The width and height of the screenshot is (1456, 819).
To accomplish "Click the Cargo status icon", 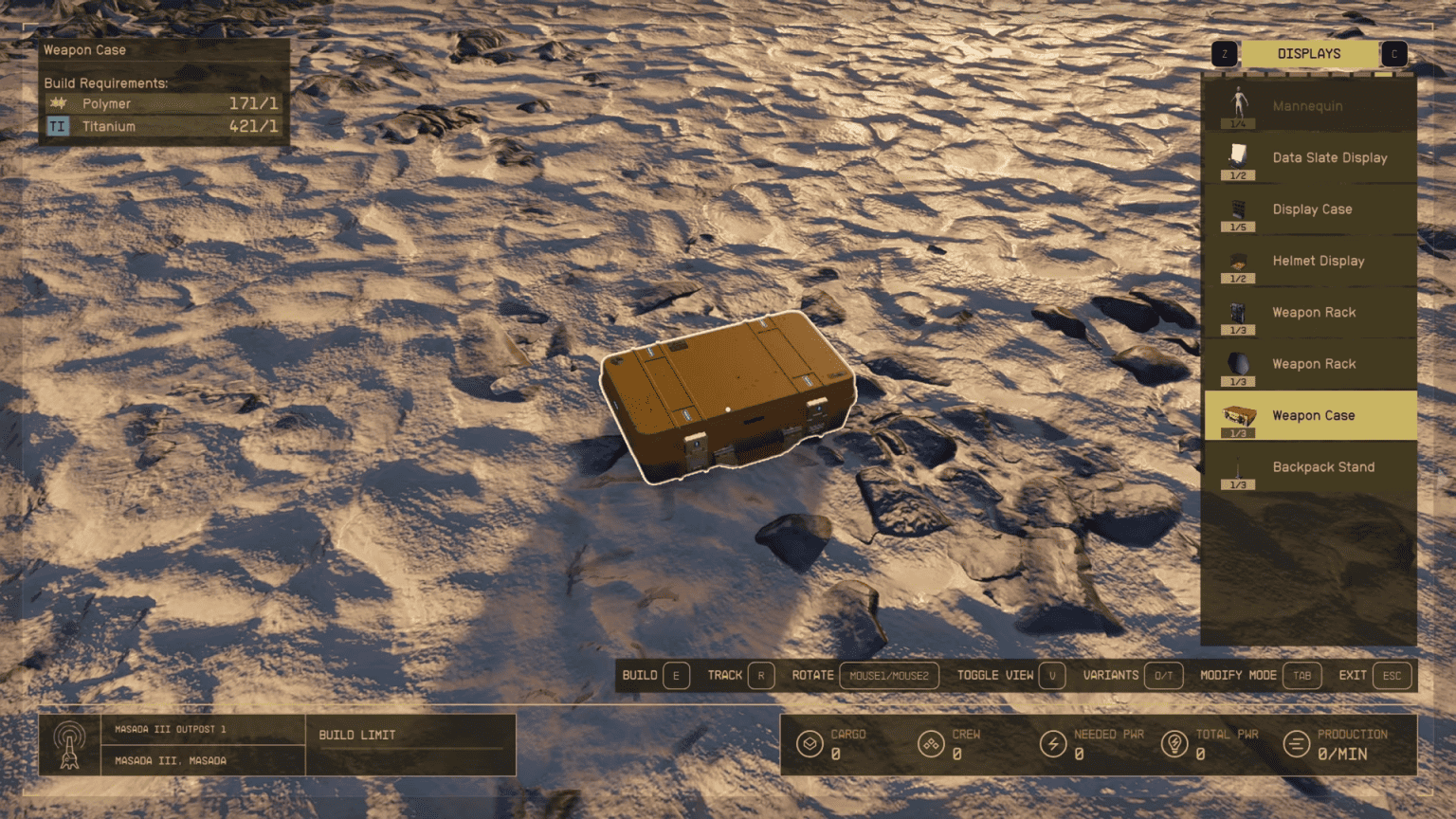I will coord(810,744).
